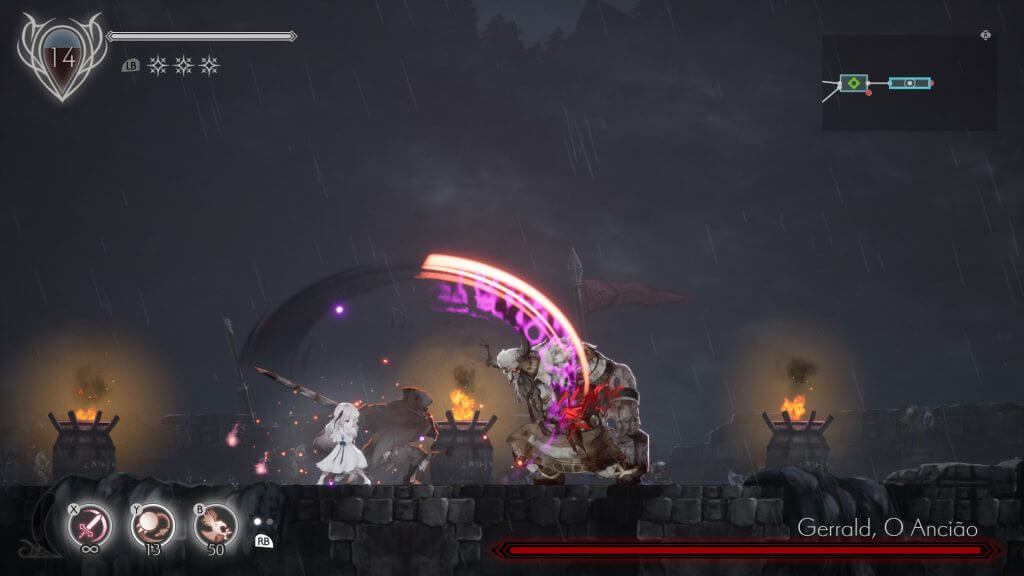
Task: Open the minimap panel
Action: click(909, 83)
